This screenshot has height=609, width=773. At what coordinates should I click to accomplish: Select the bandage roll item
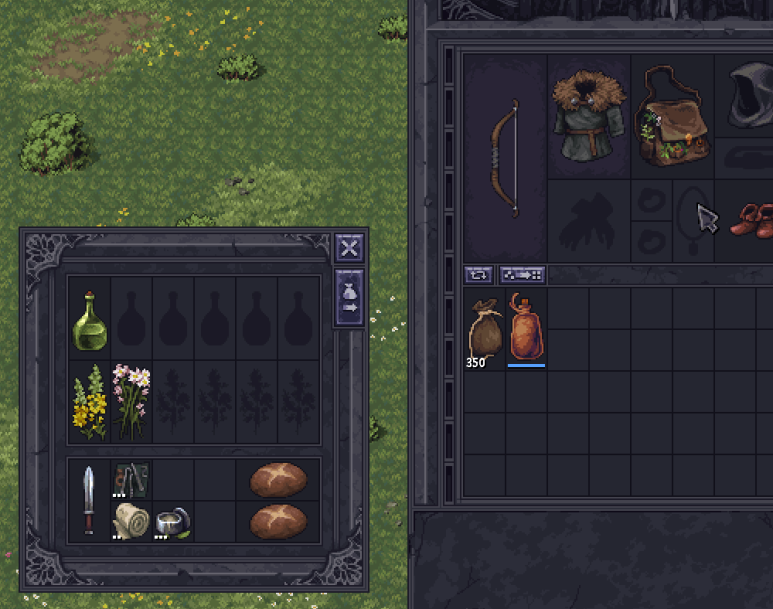click(x=131, y=521)
